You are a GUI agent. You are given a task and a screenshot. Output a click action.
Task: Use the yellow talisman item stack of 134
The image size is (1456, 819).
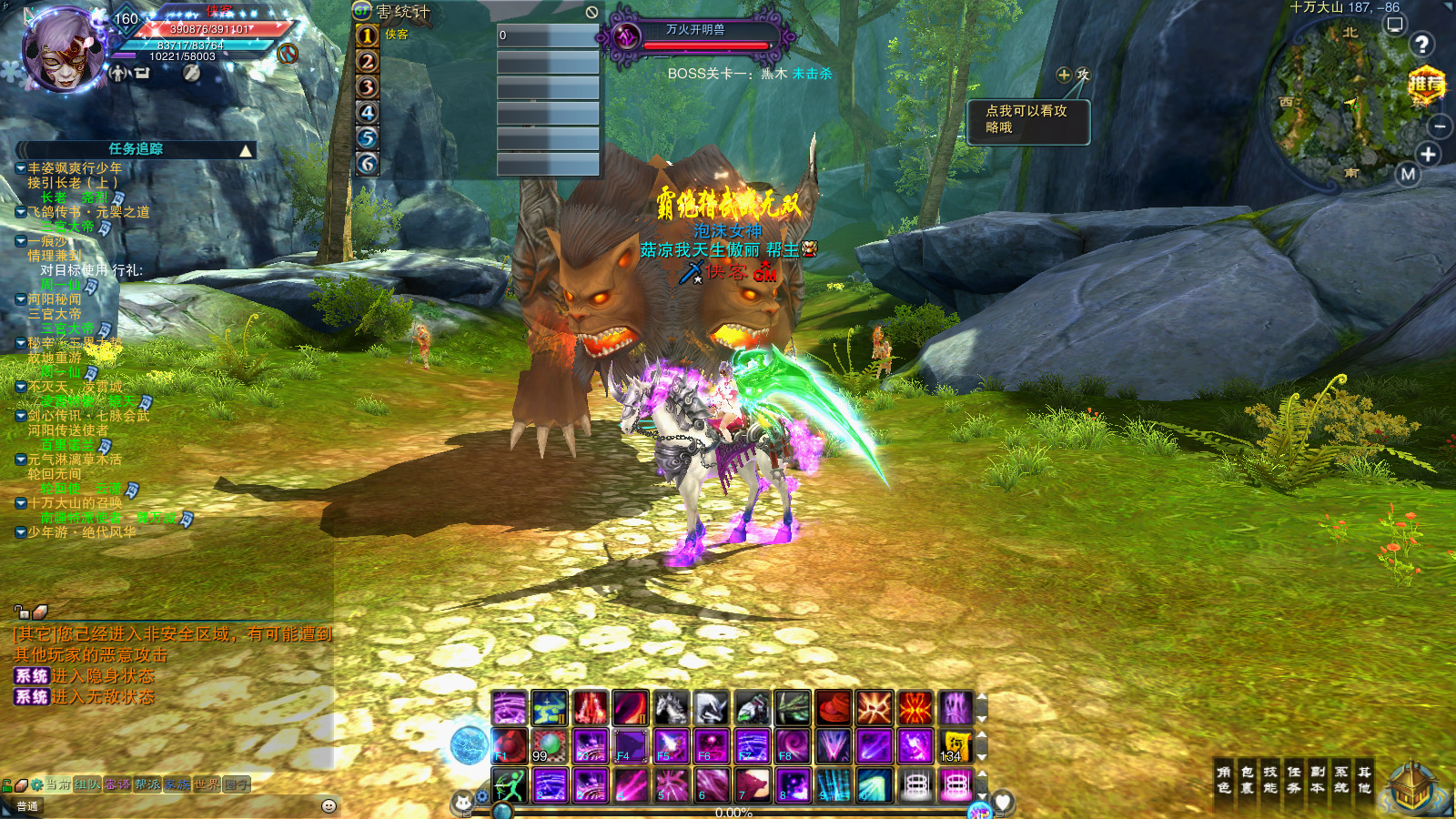pos(955,746)
